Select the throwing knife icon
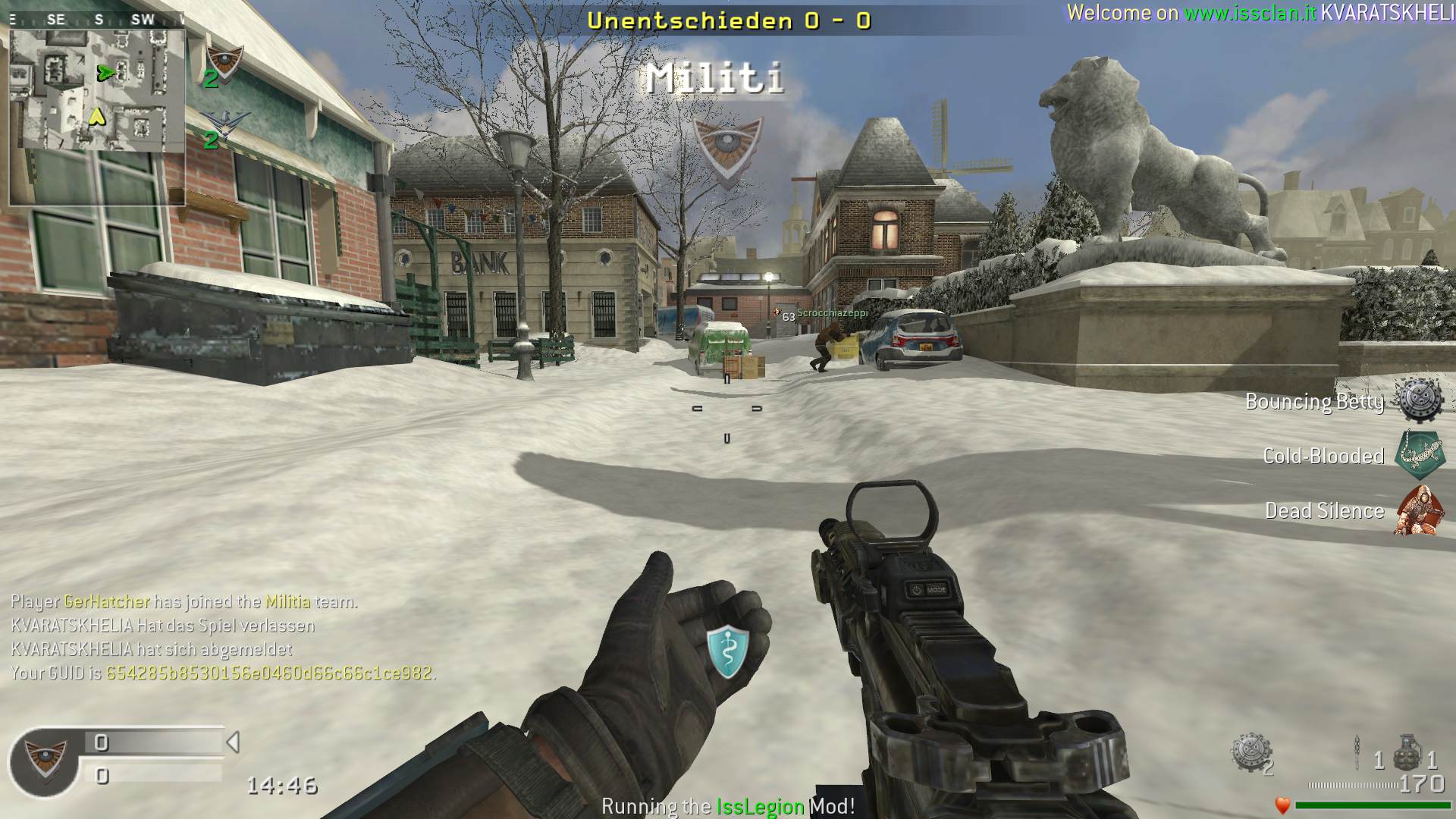The image size is (1456, 819). coord(1358,753)
